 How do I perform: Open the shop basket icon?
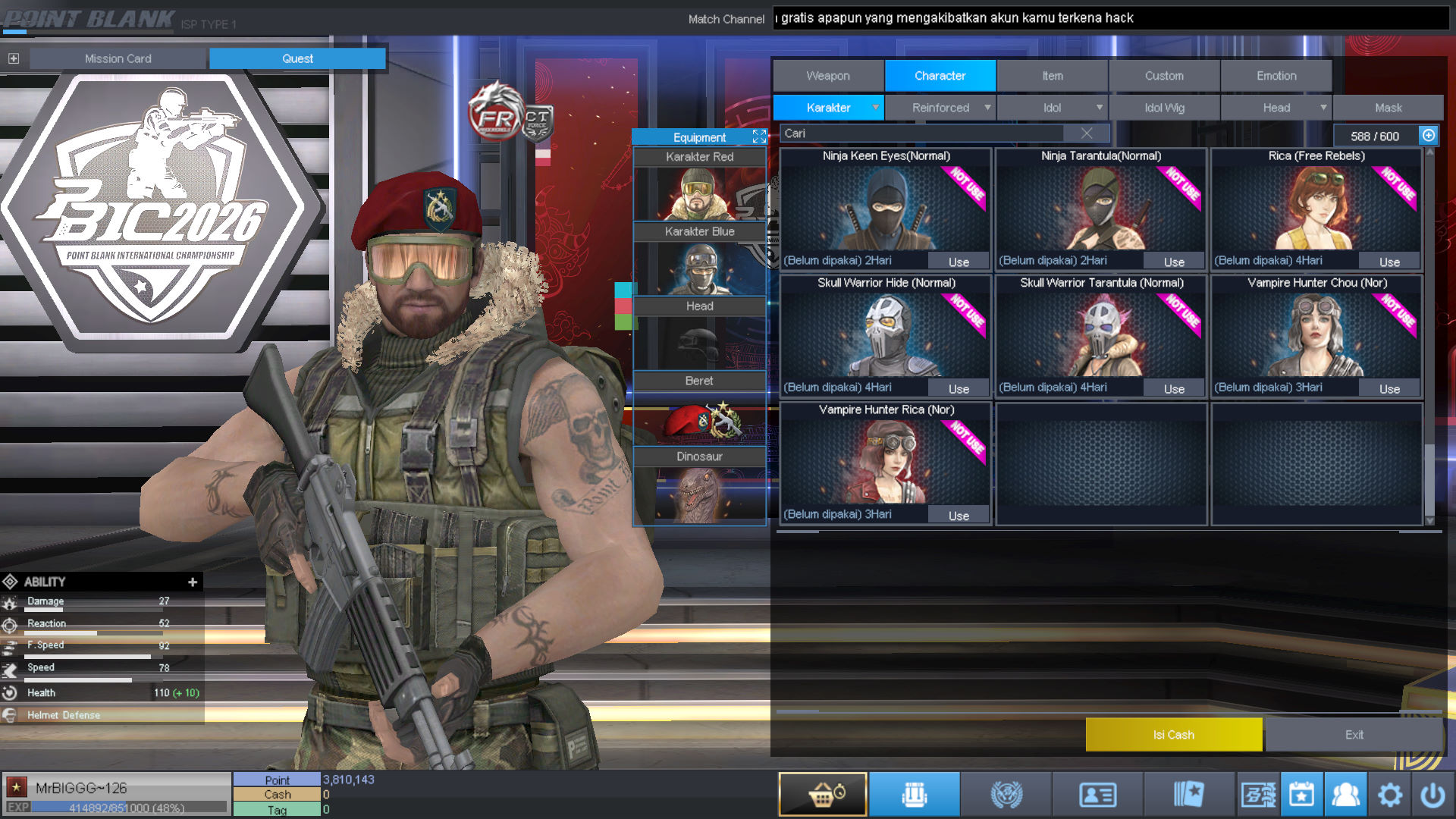[x=823, y=794]
